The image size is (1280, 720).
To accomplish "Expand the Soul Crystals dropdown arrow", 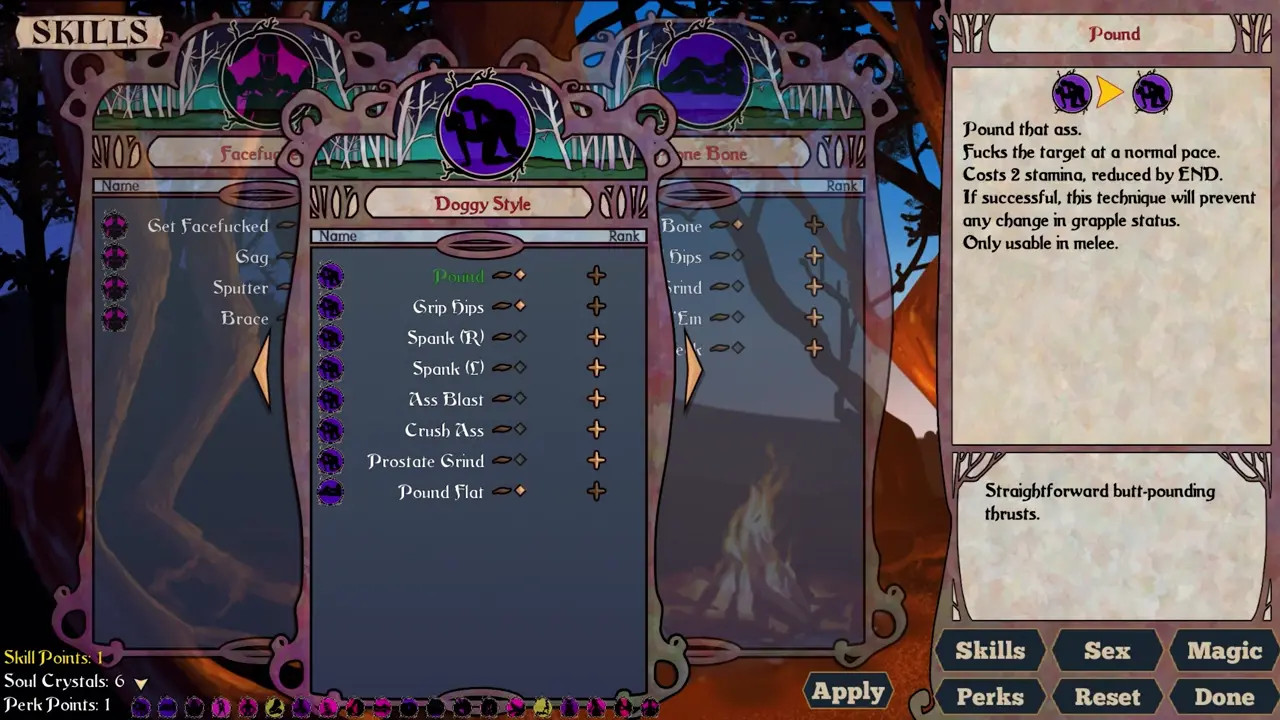I will [x=141, y=683].
